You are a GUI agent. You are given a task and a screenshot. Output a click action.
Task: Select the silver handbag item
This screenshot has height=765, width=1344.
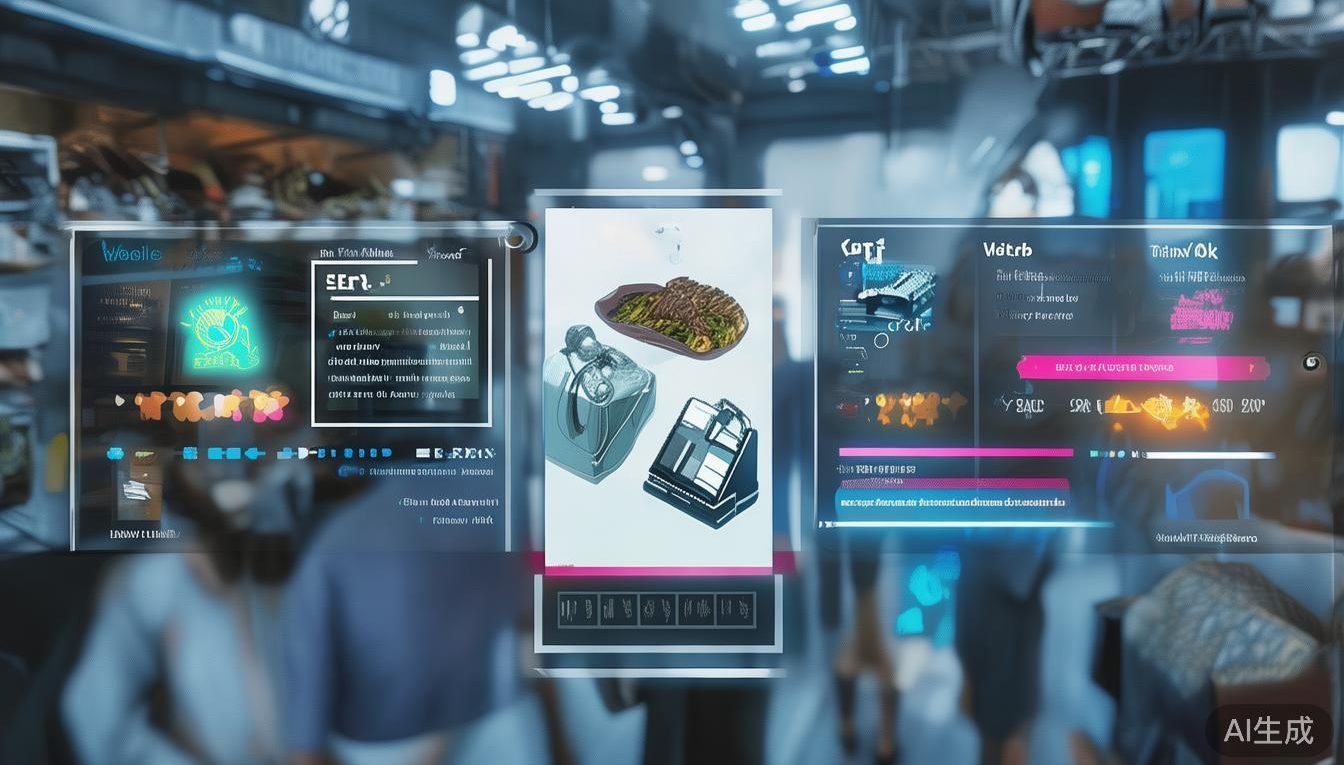click(x=596, y=403)
